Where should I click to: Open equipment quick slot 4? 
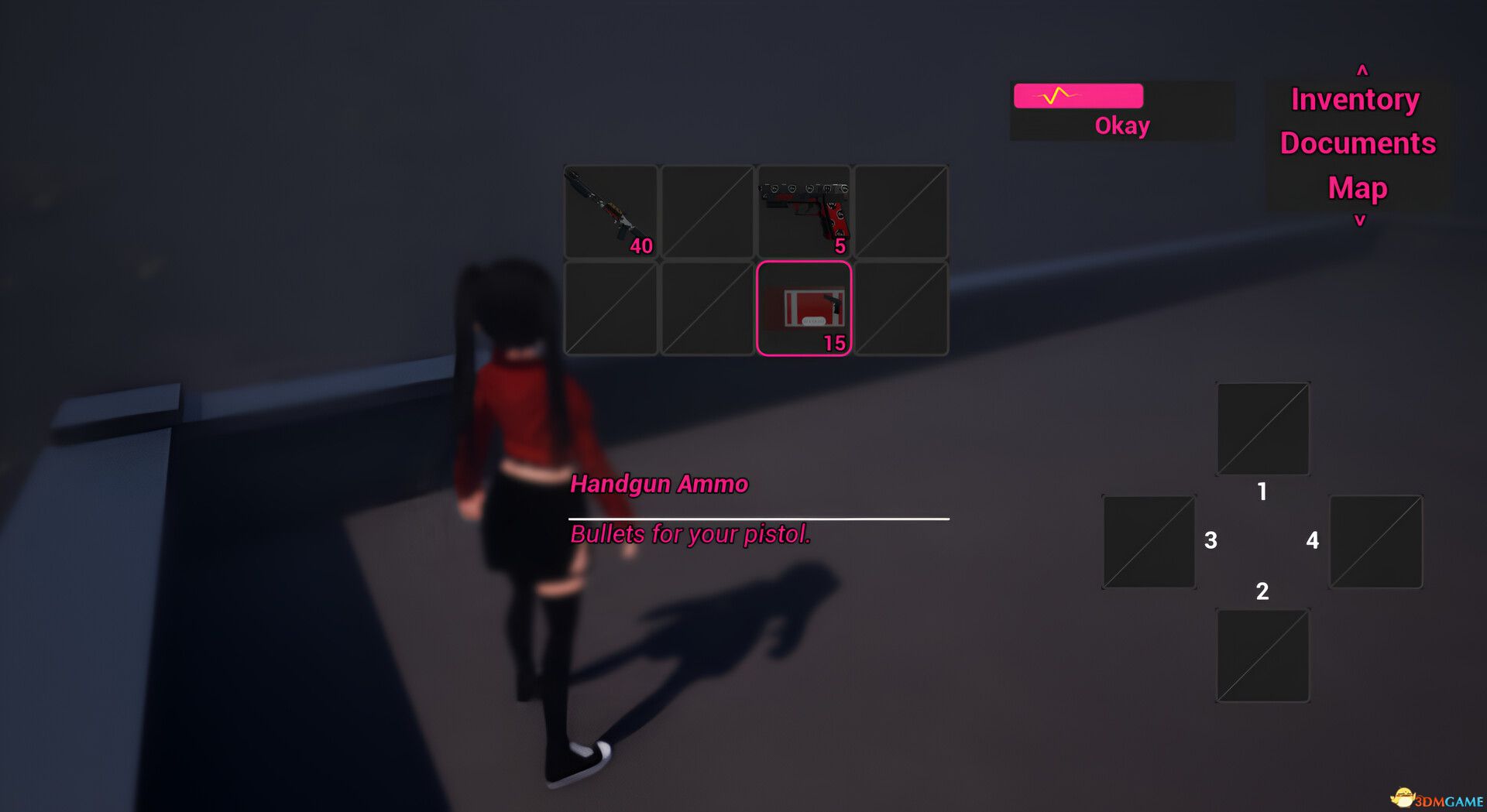pyautogui.click(x=1377, y=541)
